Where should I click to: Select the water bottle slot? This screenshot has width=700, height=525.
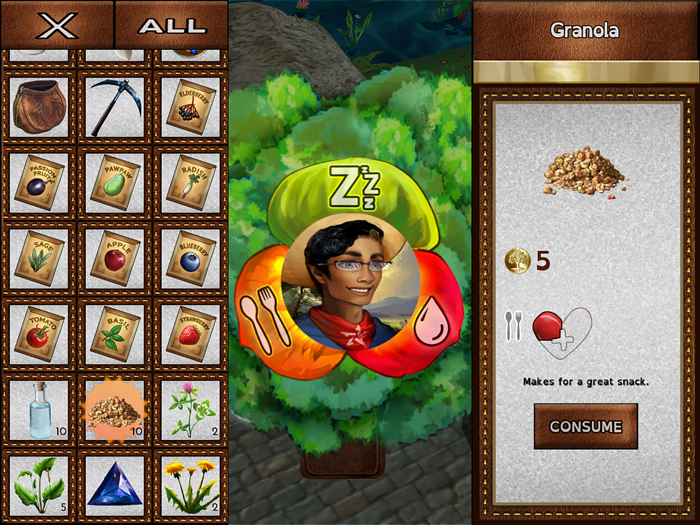pos(40,408)
